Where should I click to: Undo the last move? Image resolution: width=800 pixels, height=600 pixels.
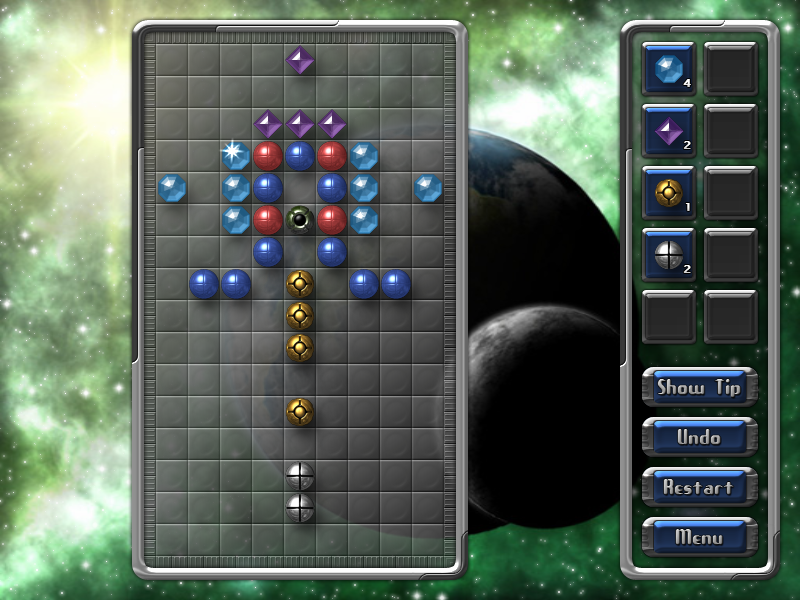pos(699,437)
